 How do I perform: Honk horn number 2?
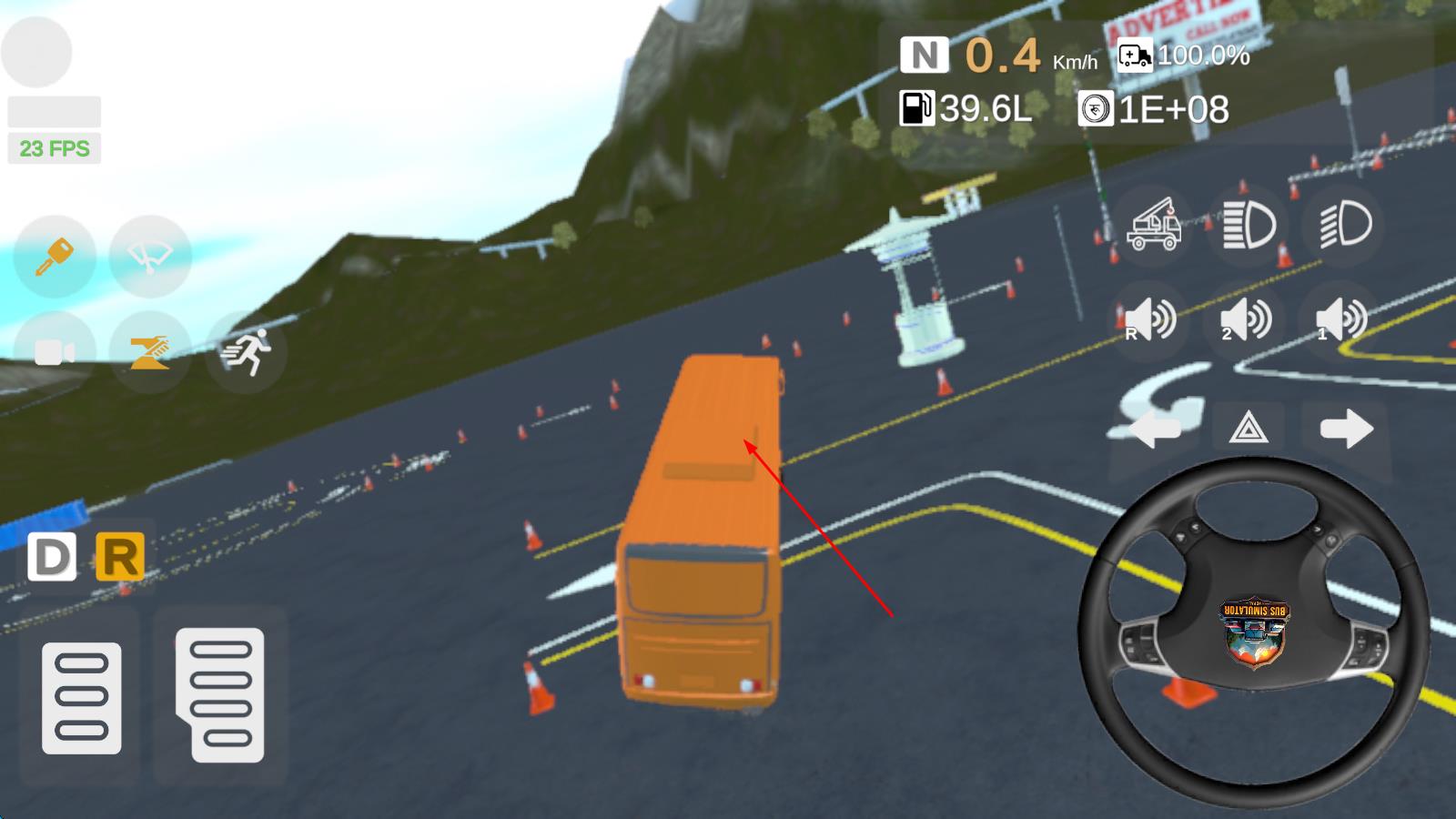1245,320
